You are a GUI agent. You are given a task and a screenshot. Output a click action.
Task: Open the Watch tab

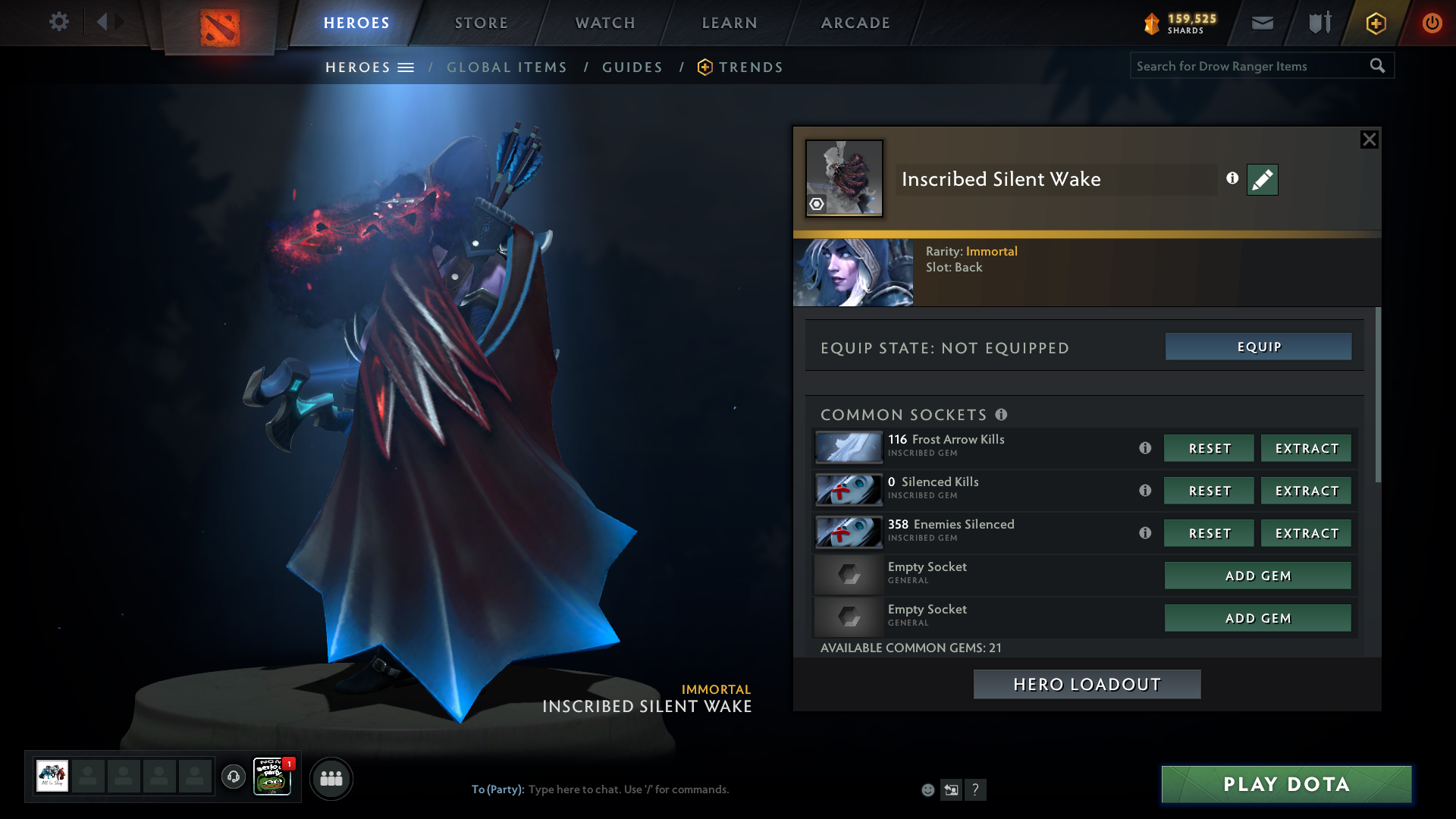click(605, 23)
